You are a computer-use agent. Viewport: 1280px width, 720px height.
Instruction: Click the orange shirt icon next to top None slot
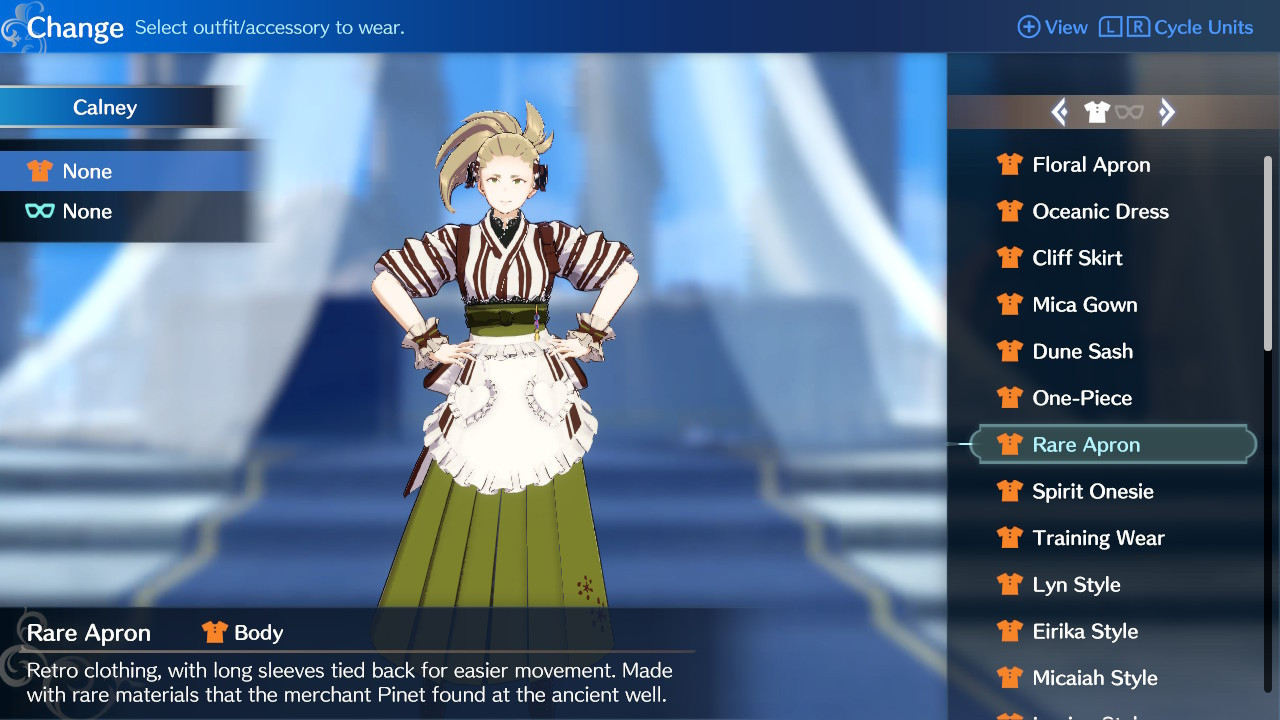(x=40, y=170)
